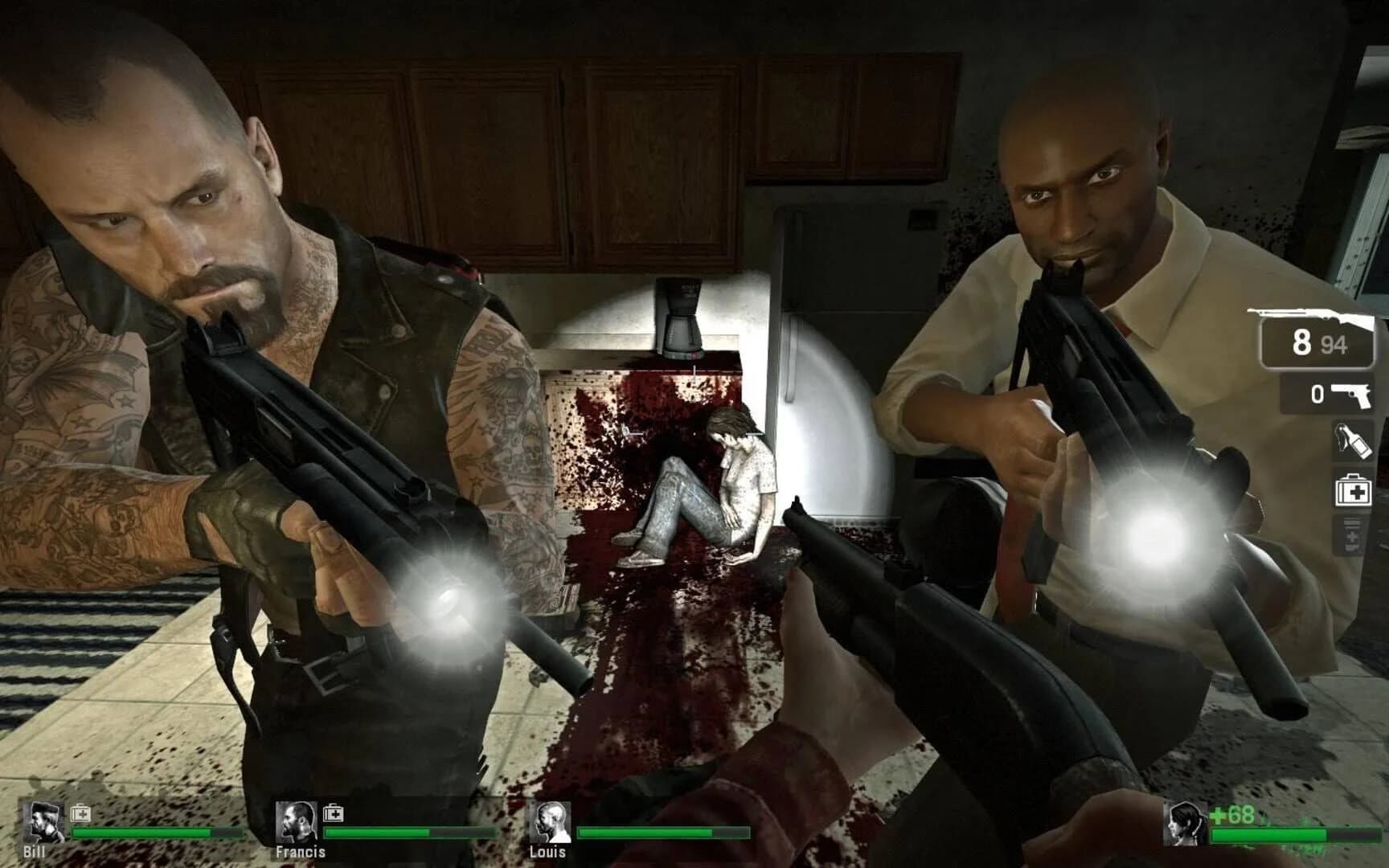Click the medkit icon beside Francis's portrait
The width and height of the screenshot is (1389, 868).
point(333,813)
